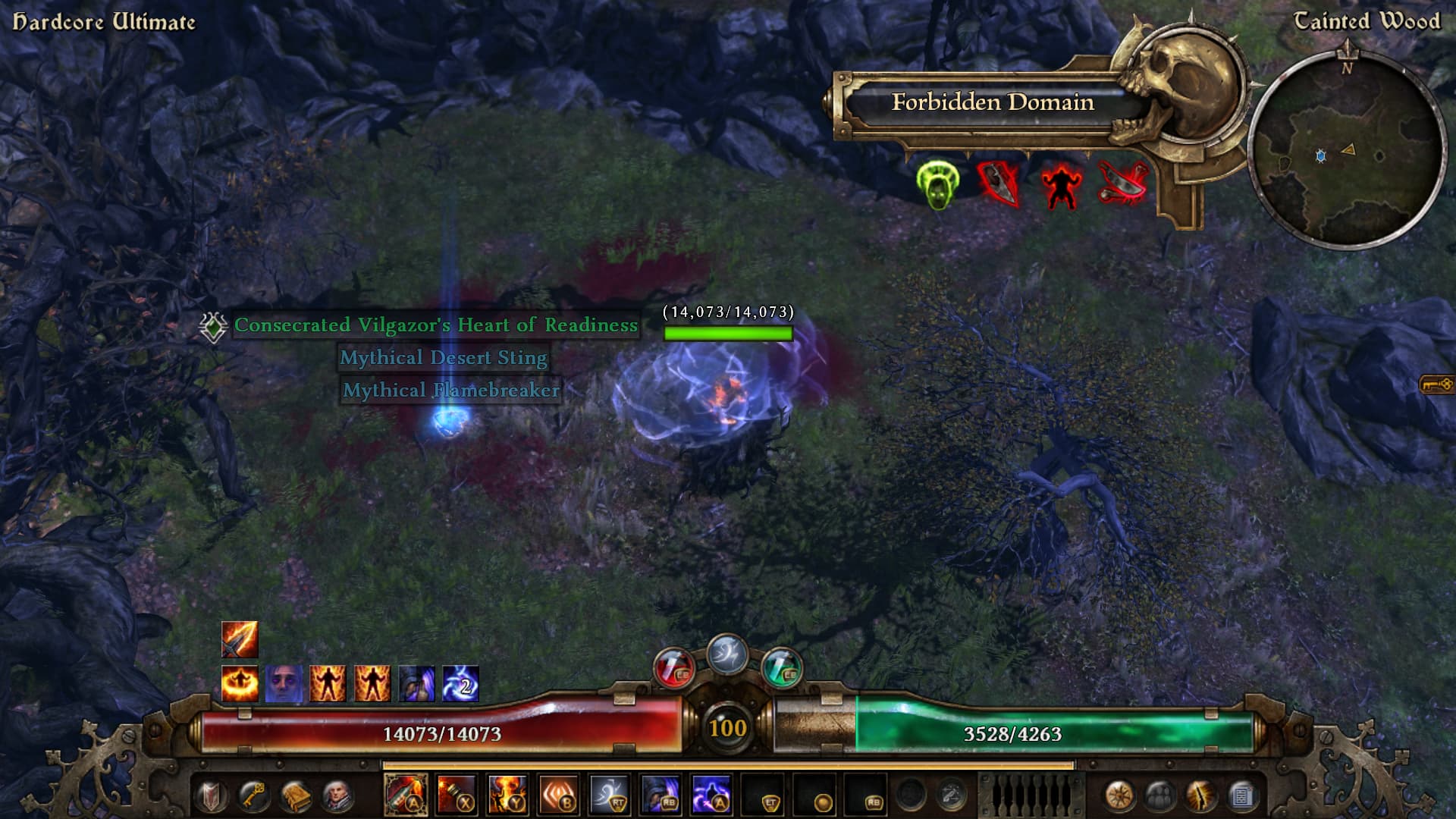The width and height of the screenshot is (1456, 819).
Task: Open the multiplayer group button
Action: (x=1160, y=795)
